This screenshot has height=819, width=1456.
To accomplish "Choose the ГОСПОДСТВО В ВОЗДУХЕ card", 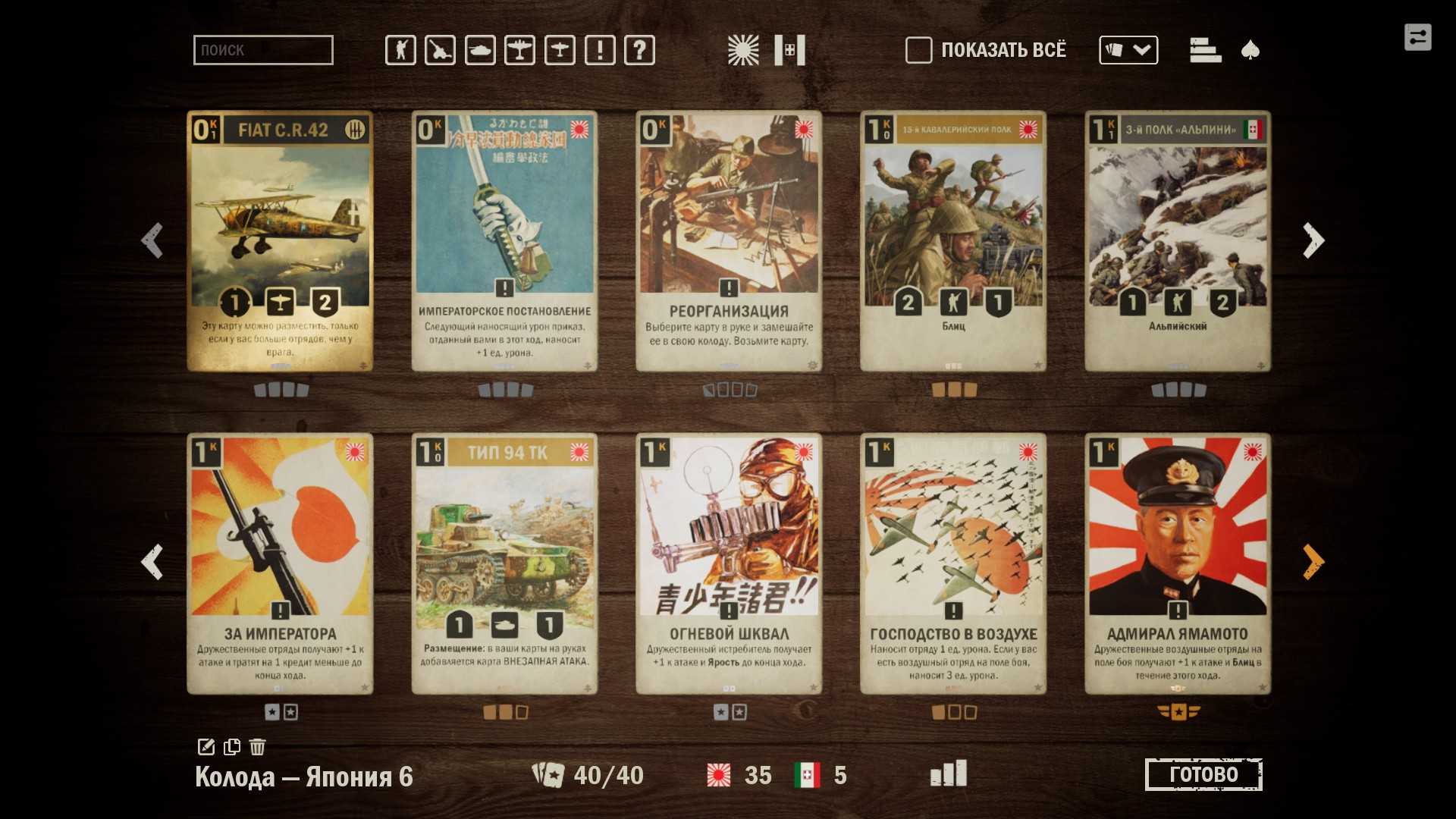I will point(953,563).
